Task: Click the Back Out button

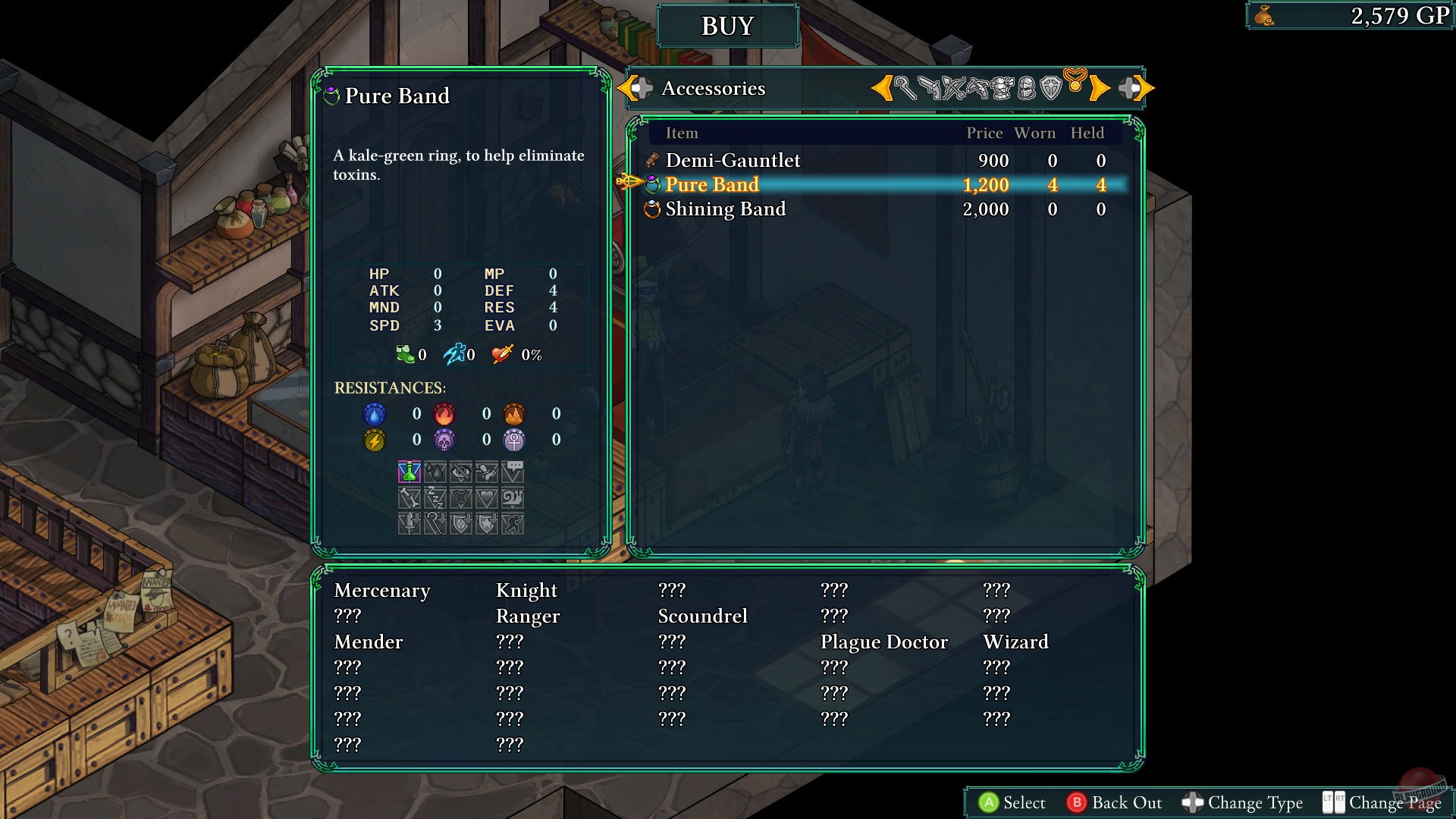Action: (1115, 802)
